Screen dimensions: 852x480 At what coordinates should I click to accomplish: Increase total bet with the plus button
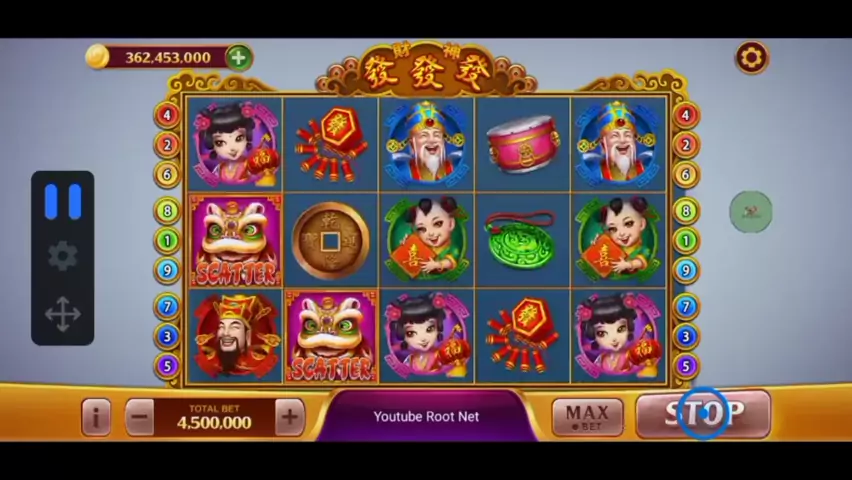pyautogui.click(x=289, y=416)
